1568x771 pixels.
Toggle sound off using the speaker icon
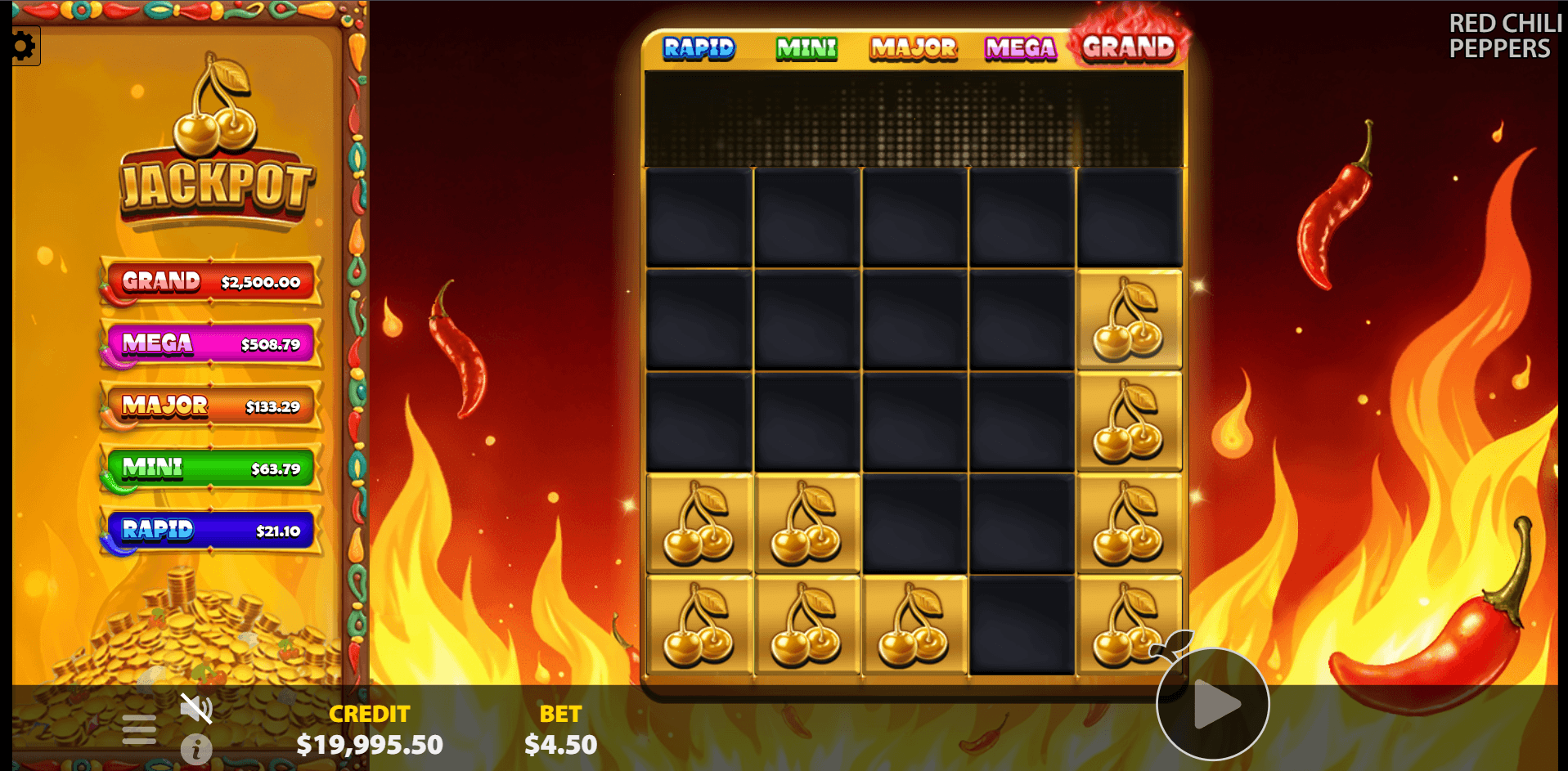click(196, 708)
